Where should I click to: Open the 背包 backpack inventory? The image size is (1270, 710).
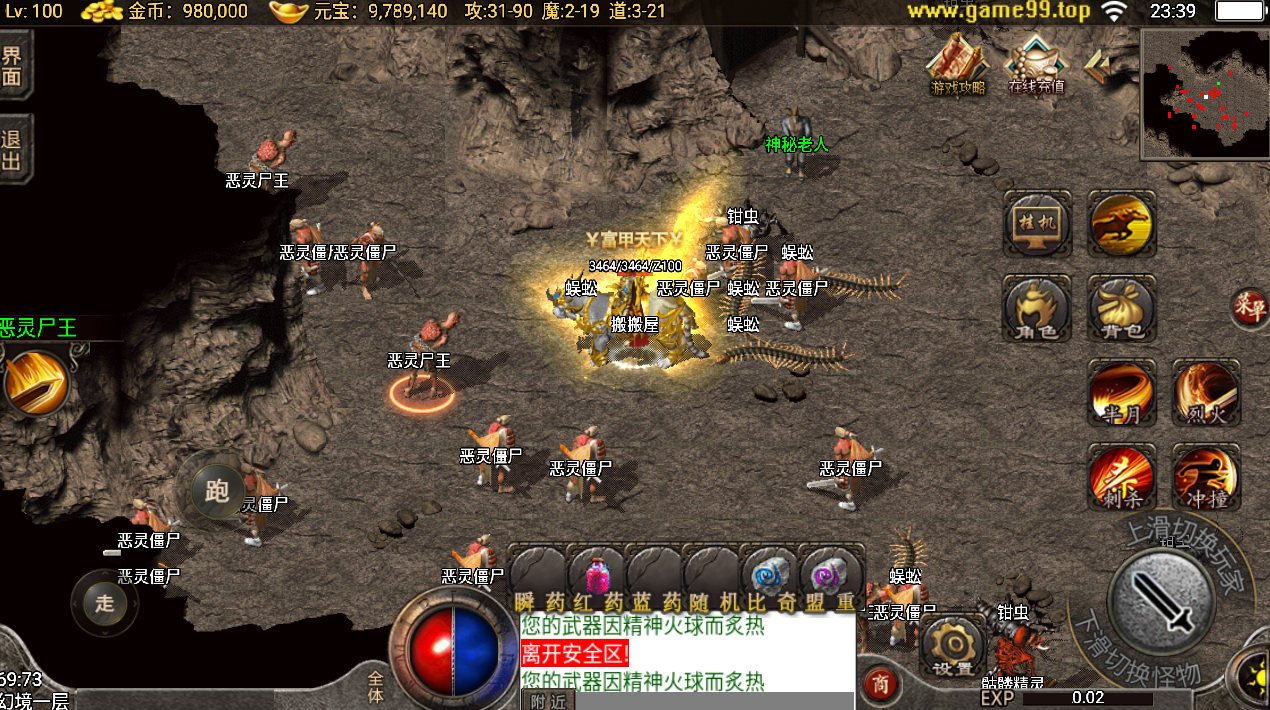(x=1121, y=309)
